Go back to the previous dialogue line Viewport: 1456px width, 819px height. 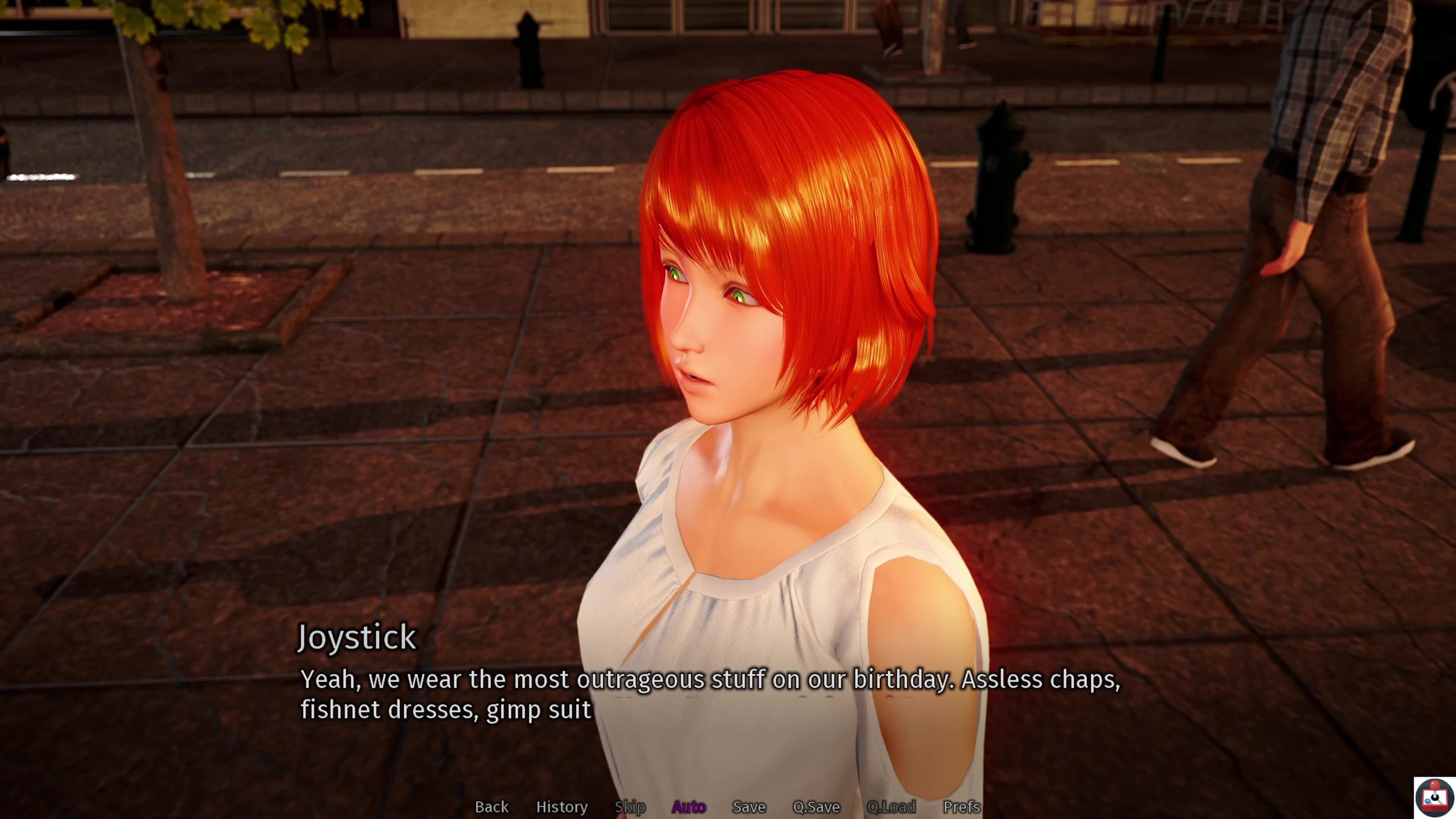pos(491,806)
